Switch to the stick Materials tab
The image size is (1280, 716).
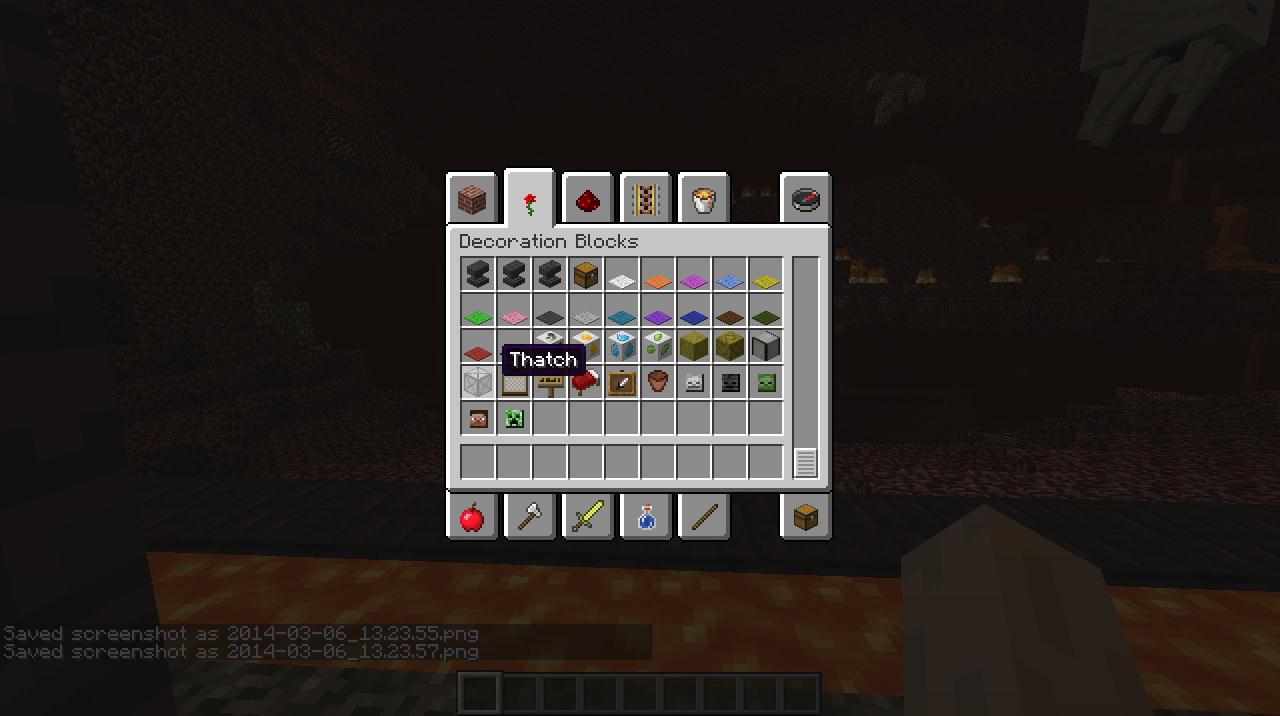tap(704, 516)
